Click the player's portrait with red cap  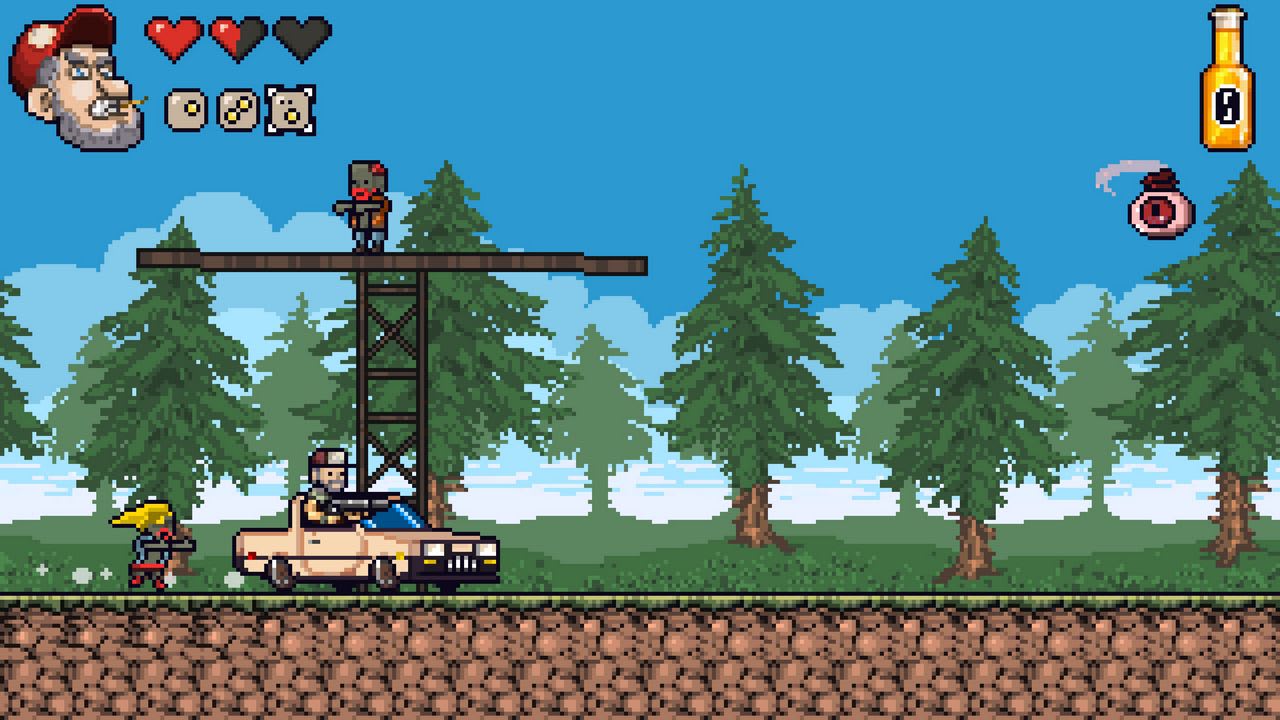(75, 80)
